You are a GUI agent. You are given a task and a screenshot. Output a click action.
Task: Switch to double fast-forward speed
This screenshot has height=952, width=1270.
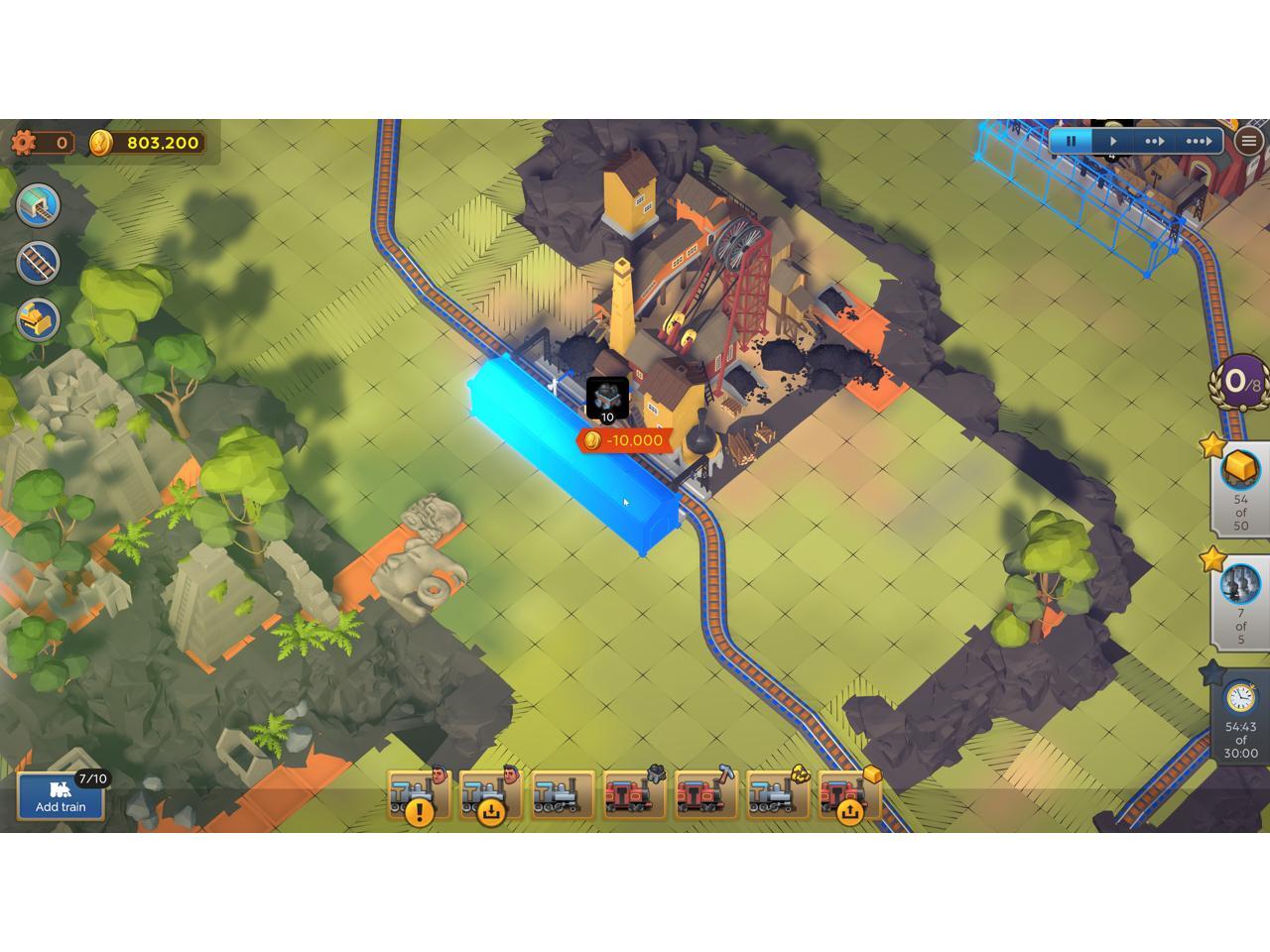pyautogui.click(x=1154, y=141)
